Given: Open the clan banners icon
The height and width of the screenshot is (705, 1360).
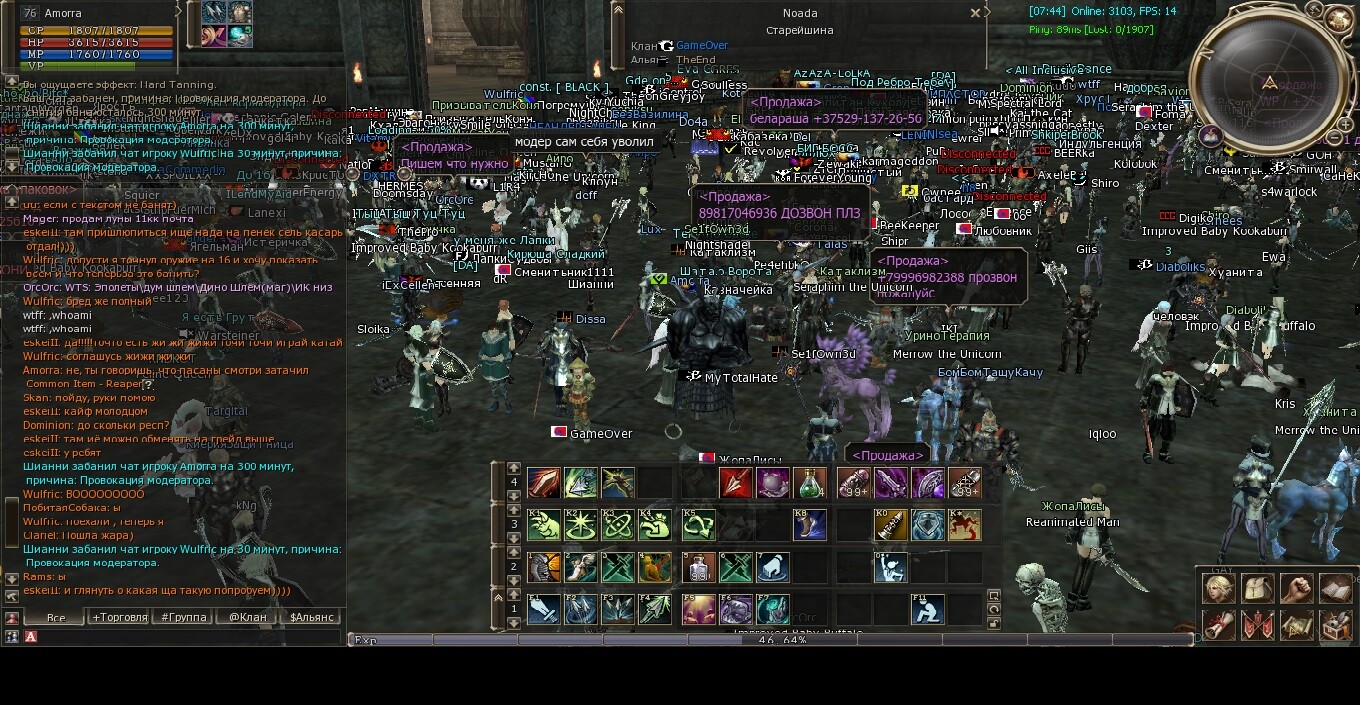Looking at the screenshot, I should tap(1257, 626).
